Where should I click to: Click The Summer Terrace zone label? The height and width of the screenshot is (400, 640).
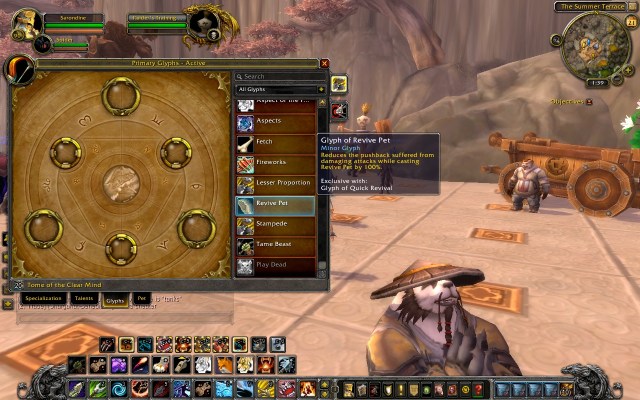point(593,7)
